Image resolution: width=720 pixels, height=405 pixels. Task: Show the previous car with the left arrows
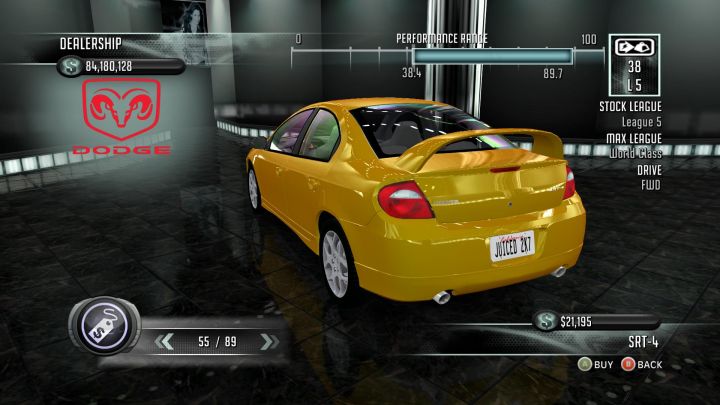click(x=164, y=342)
